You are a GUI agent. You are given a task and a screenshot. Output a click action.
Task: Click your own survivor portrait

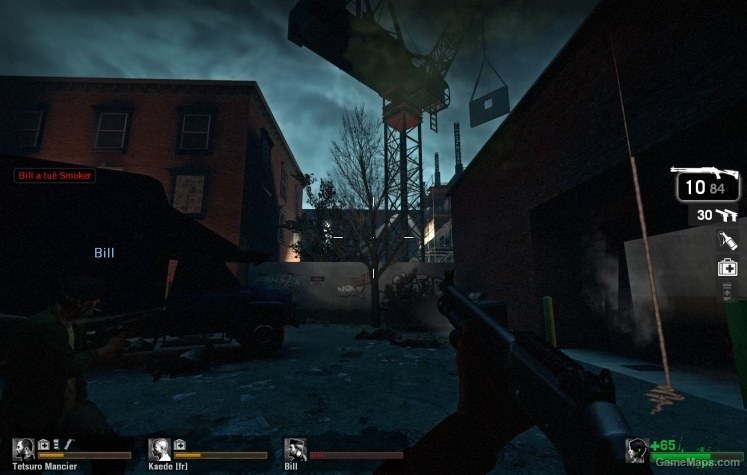pyautogui.click(x=635, y=450)
